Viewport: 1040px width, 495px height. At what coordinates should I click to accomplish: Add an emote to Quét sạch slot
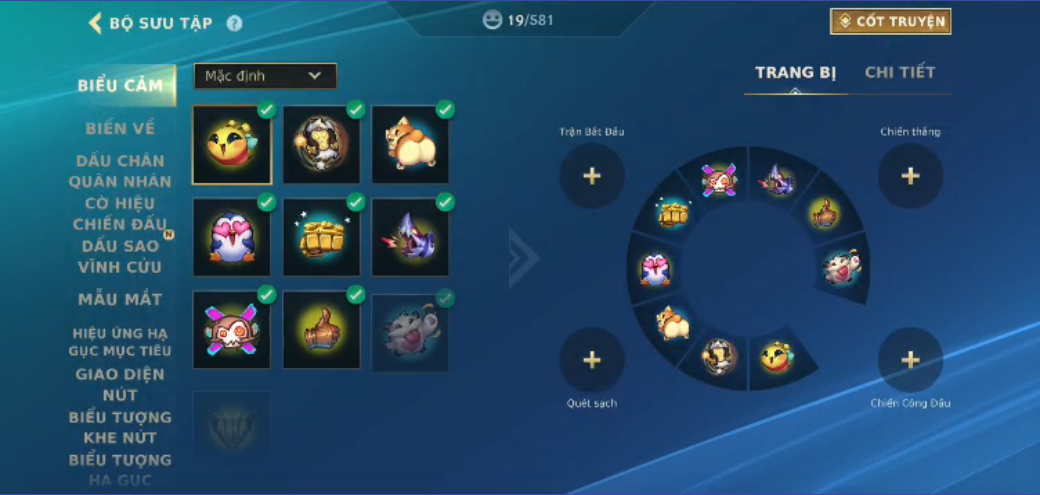point(592,360)
